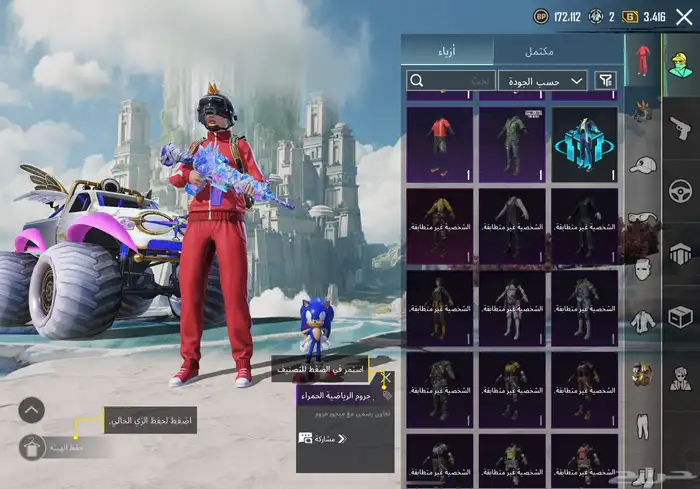700x489 pixels.
Task: Click the filter funnel button
Action: click(x=606, y=81)
